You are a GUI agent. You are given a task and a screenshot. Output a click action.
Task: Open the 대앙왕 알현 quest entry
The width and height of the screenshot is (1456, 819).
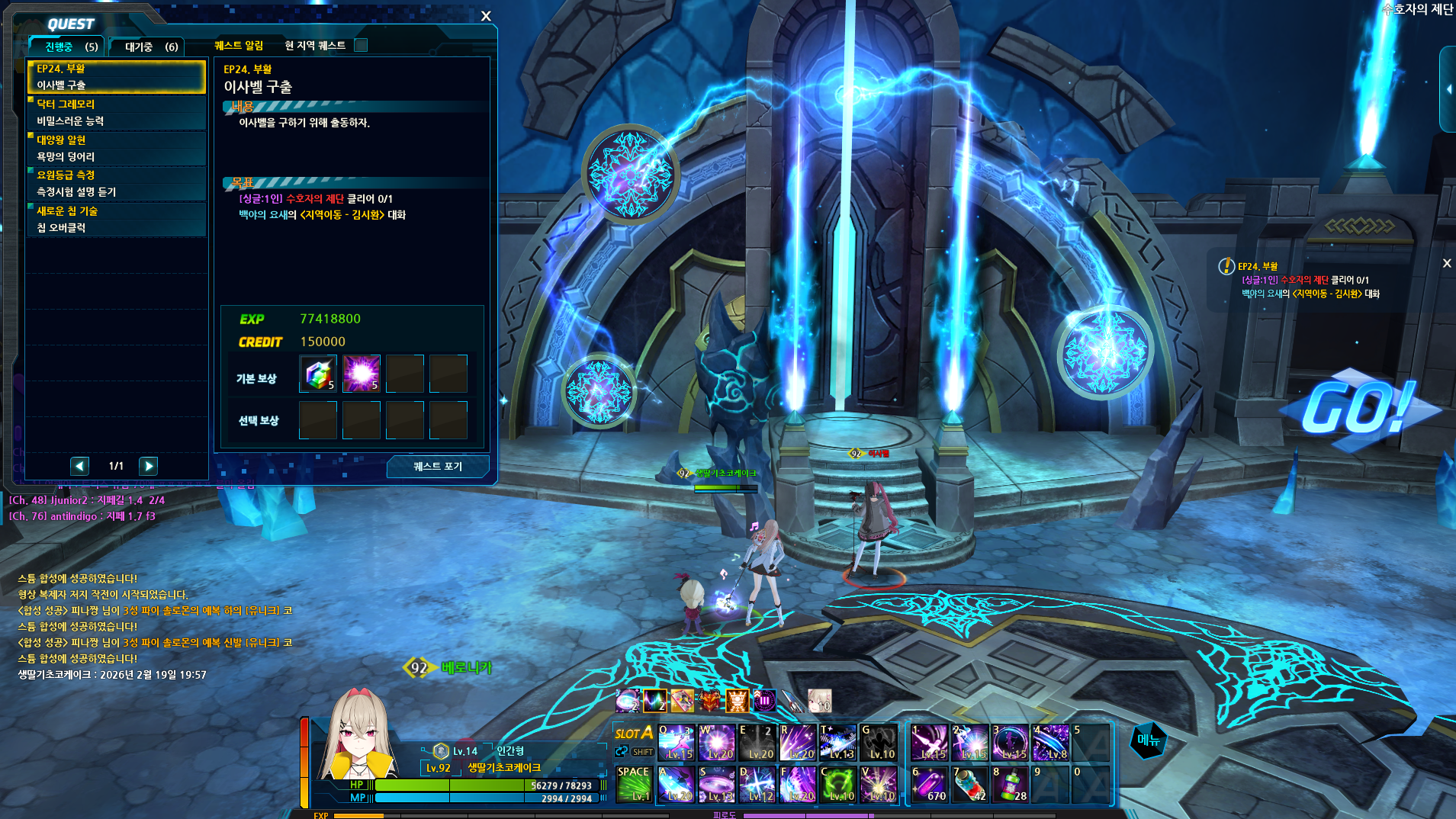point(117,148)
